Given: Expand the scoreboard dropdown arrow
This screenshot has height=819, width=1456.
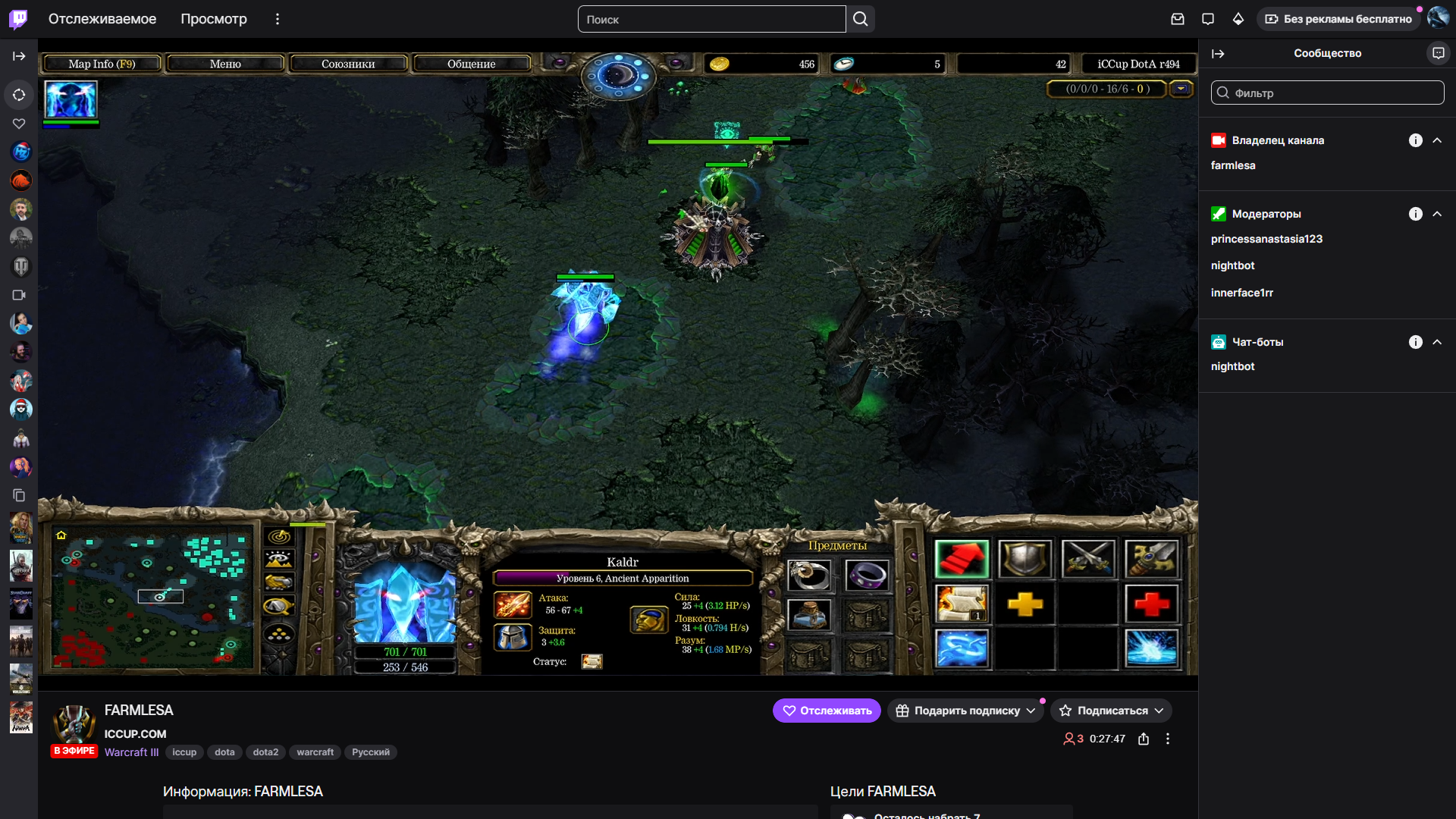Looking at the screenshot, I should coord(1181,89).
